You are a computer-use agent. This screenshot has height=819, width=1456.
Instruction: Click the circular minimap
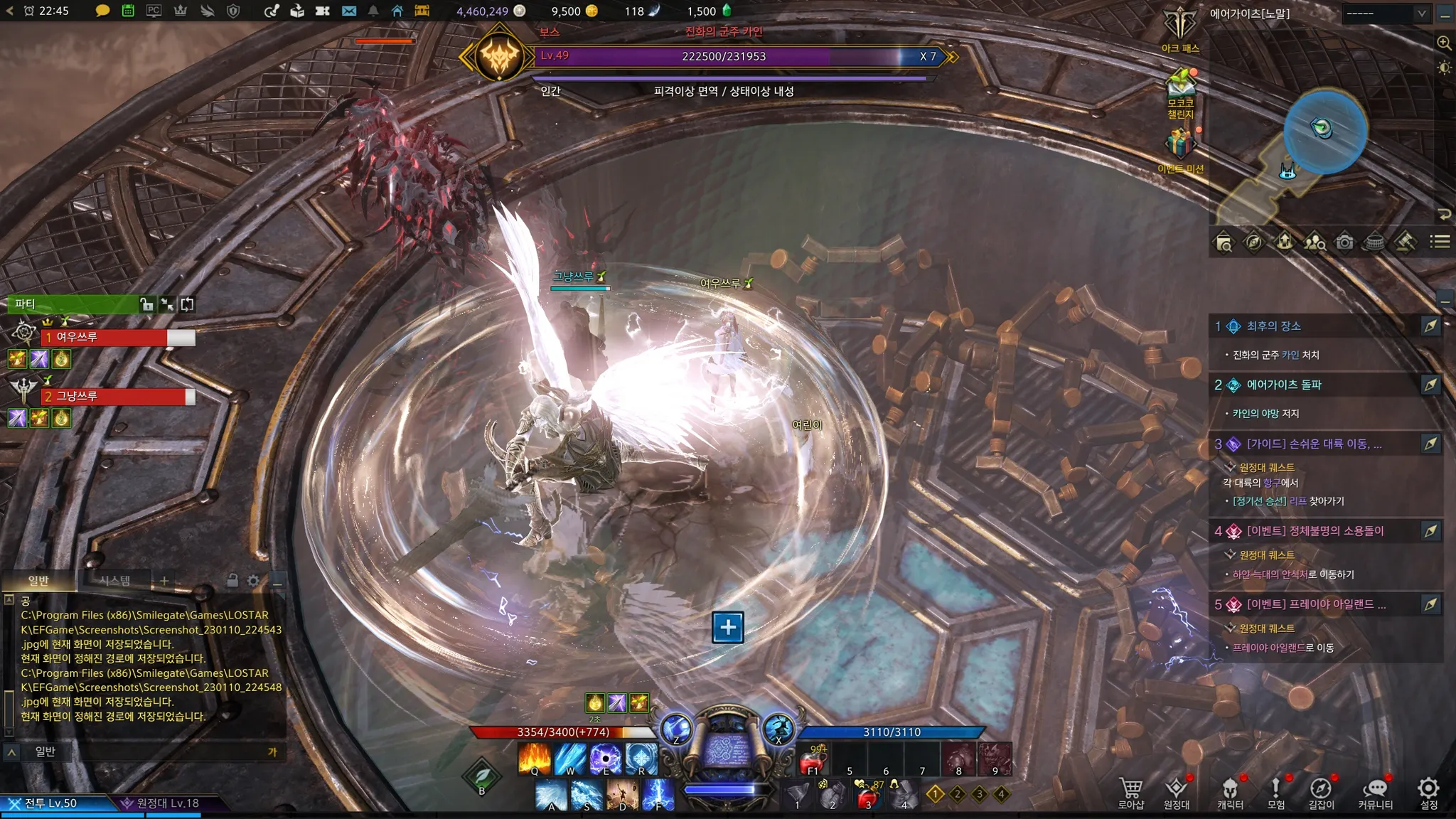pos(1324,132)
